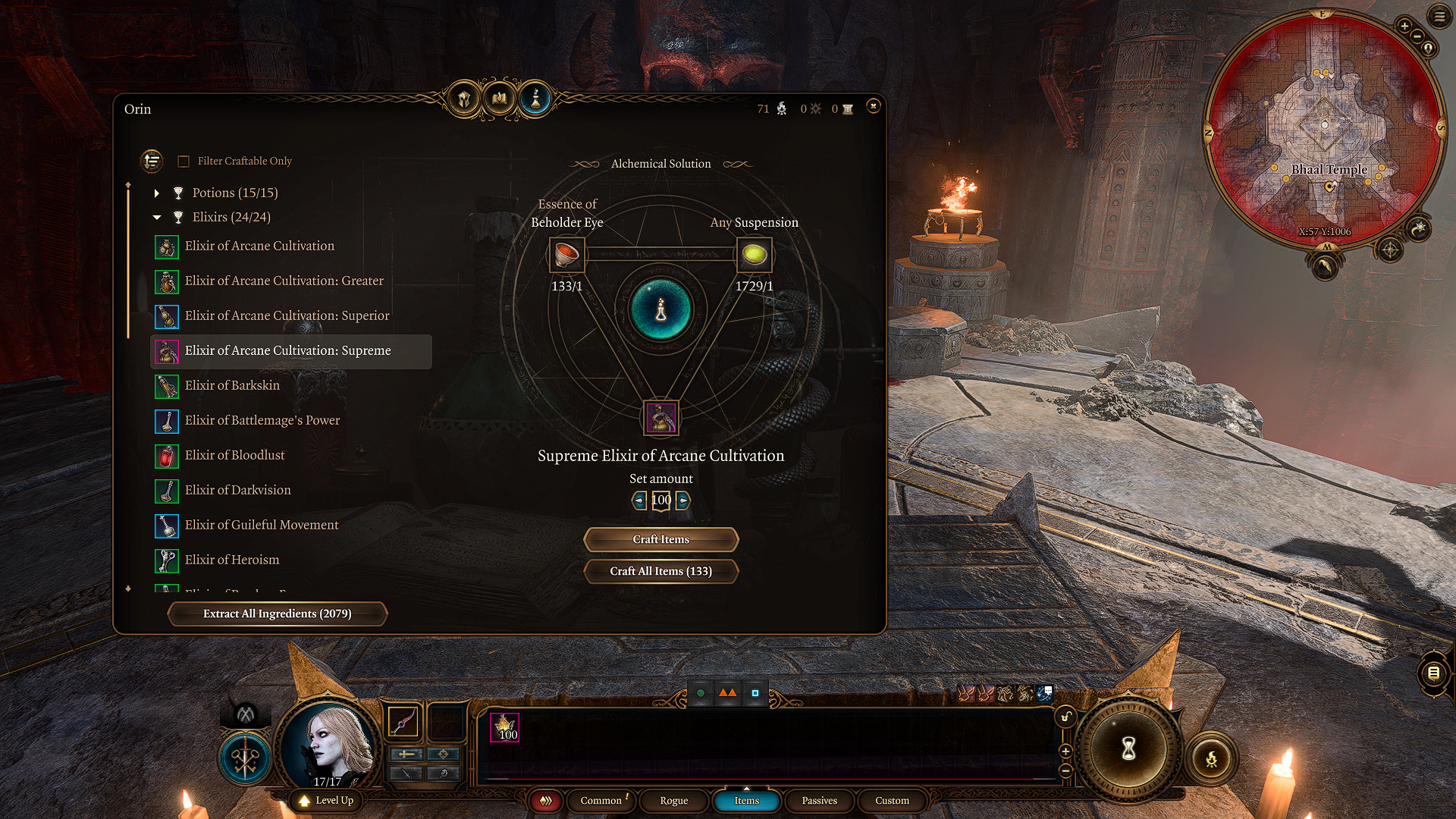The width and height of the screenshot is (1456, 819).
Task: Click Craft All Items (133) button
Action: pos(661,571)
